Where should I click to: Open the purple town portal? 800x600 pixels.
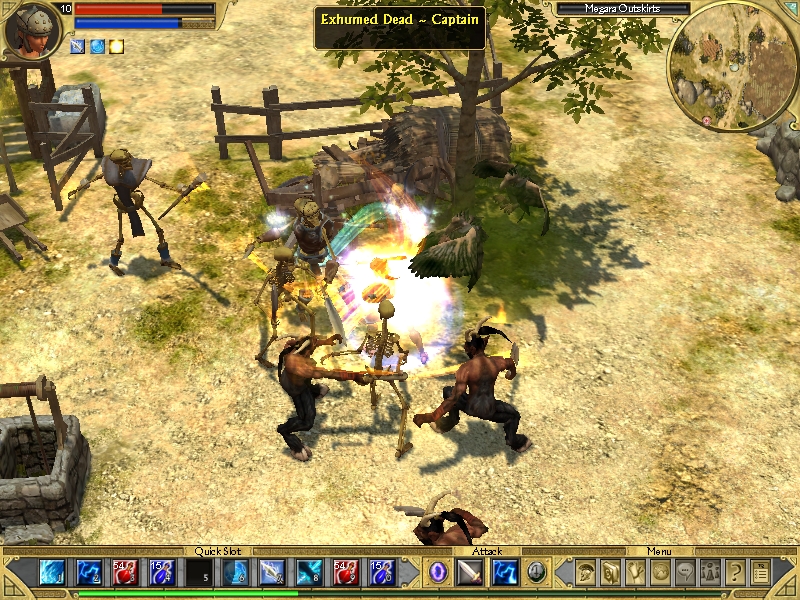(438, 572)
